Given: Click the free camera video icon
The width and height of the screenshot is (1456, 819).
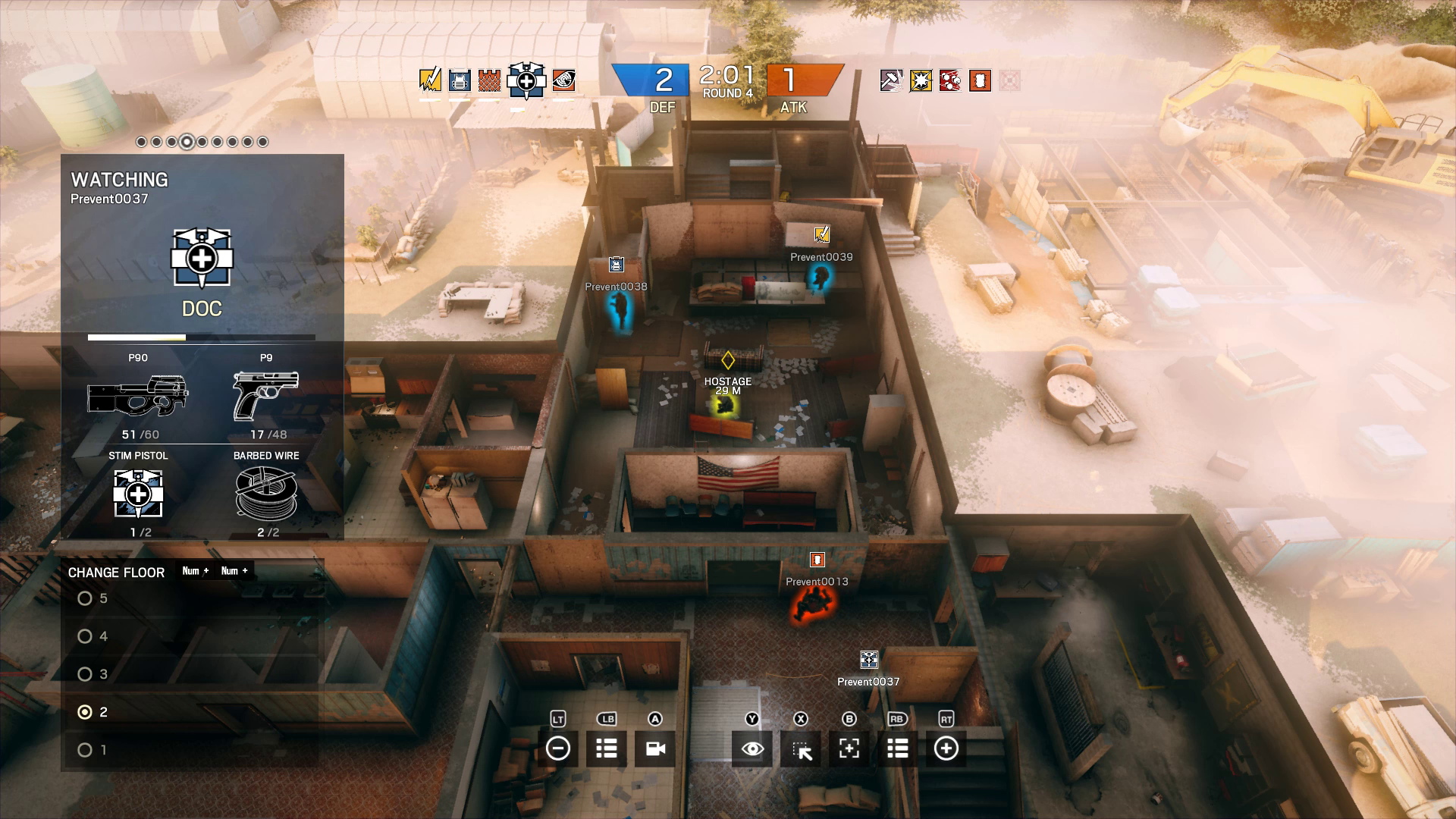Looking at the screenshot, I should 654,748.
